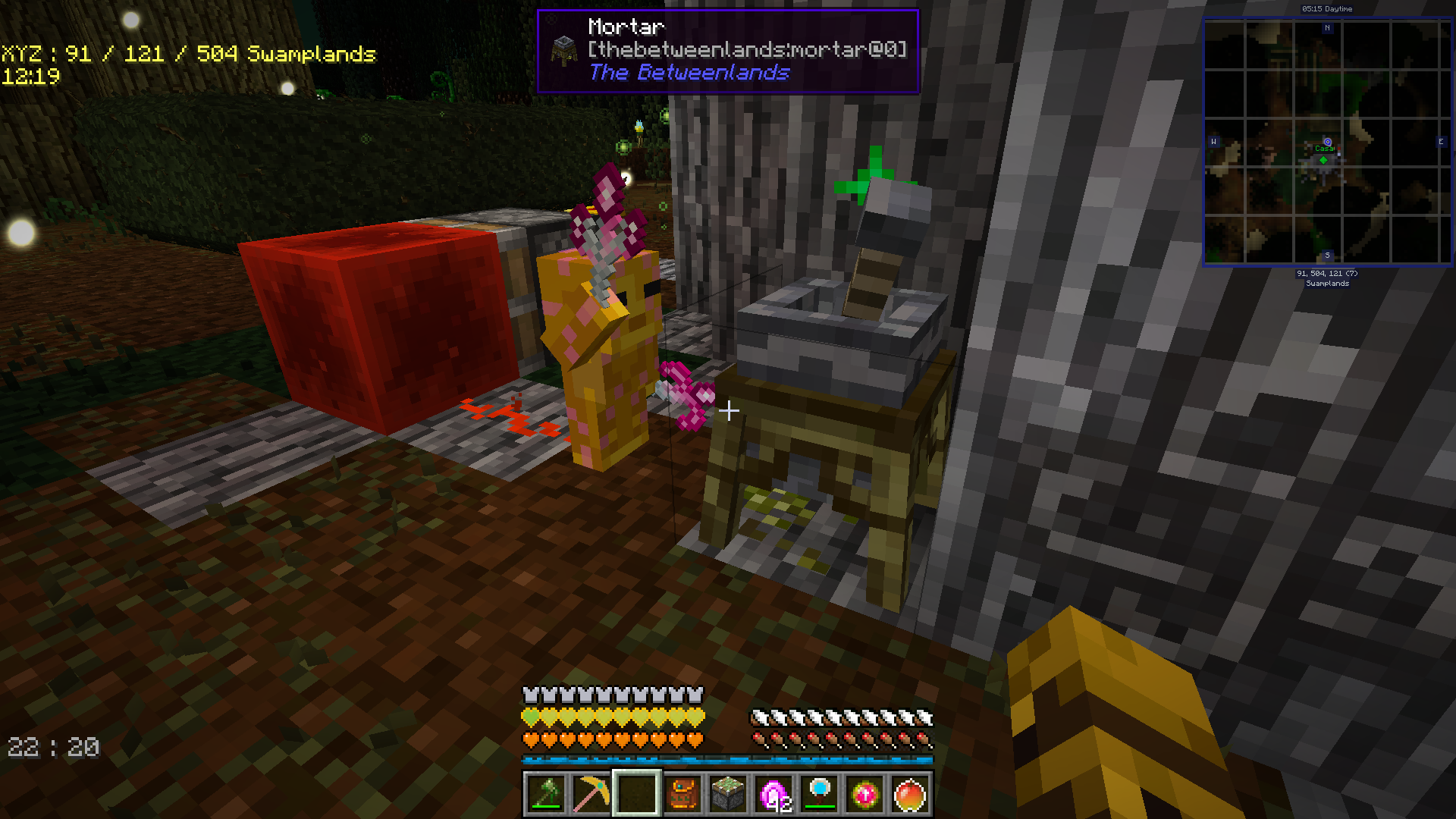Click the empty selected hotbar slot
1456x819 pixels.
point(637,795)
